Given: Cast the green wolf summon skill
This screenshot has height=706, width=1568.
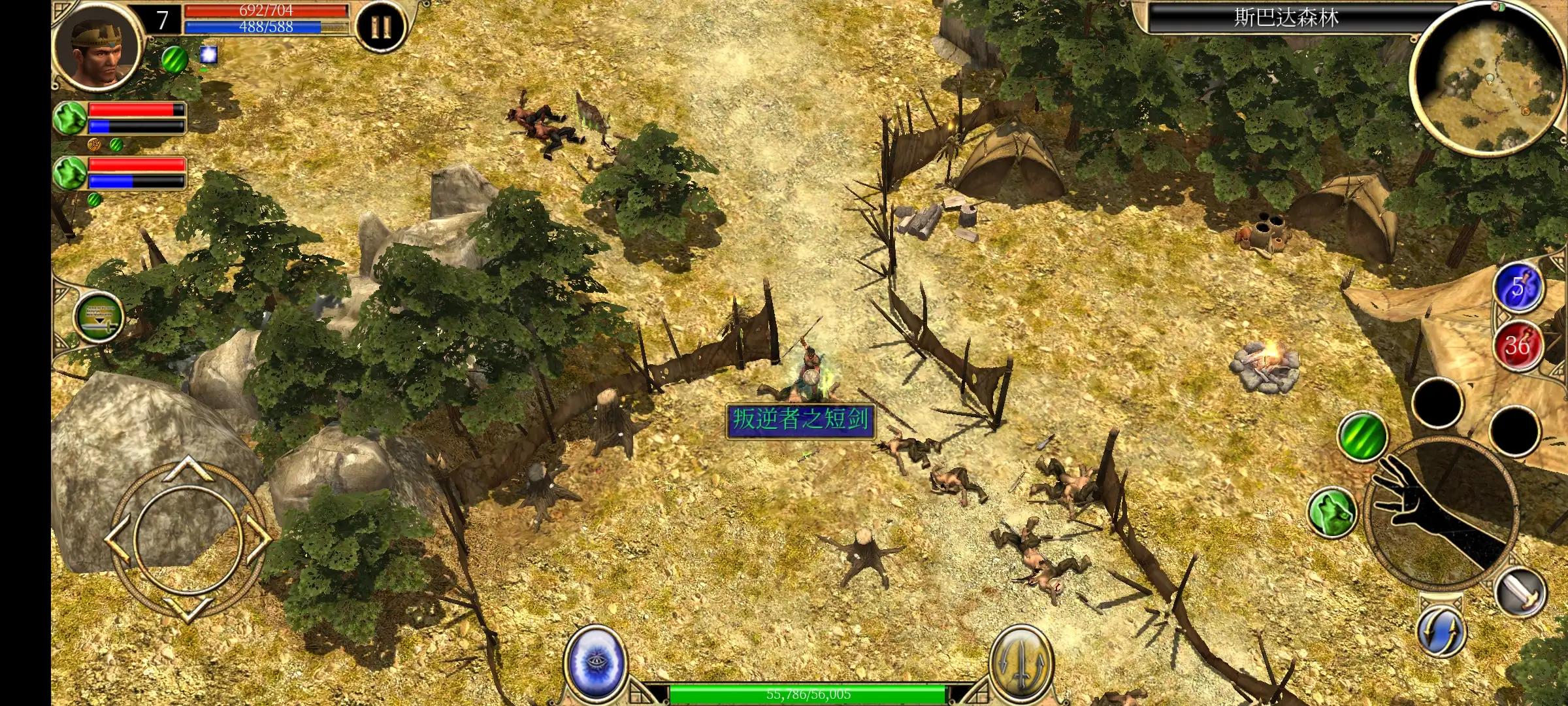Looking at the screenshot, I should coord(1333,513).
